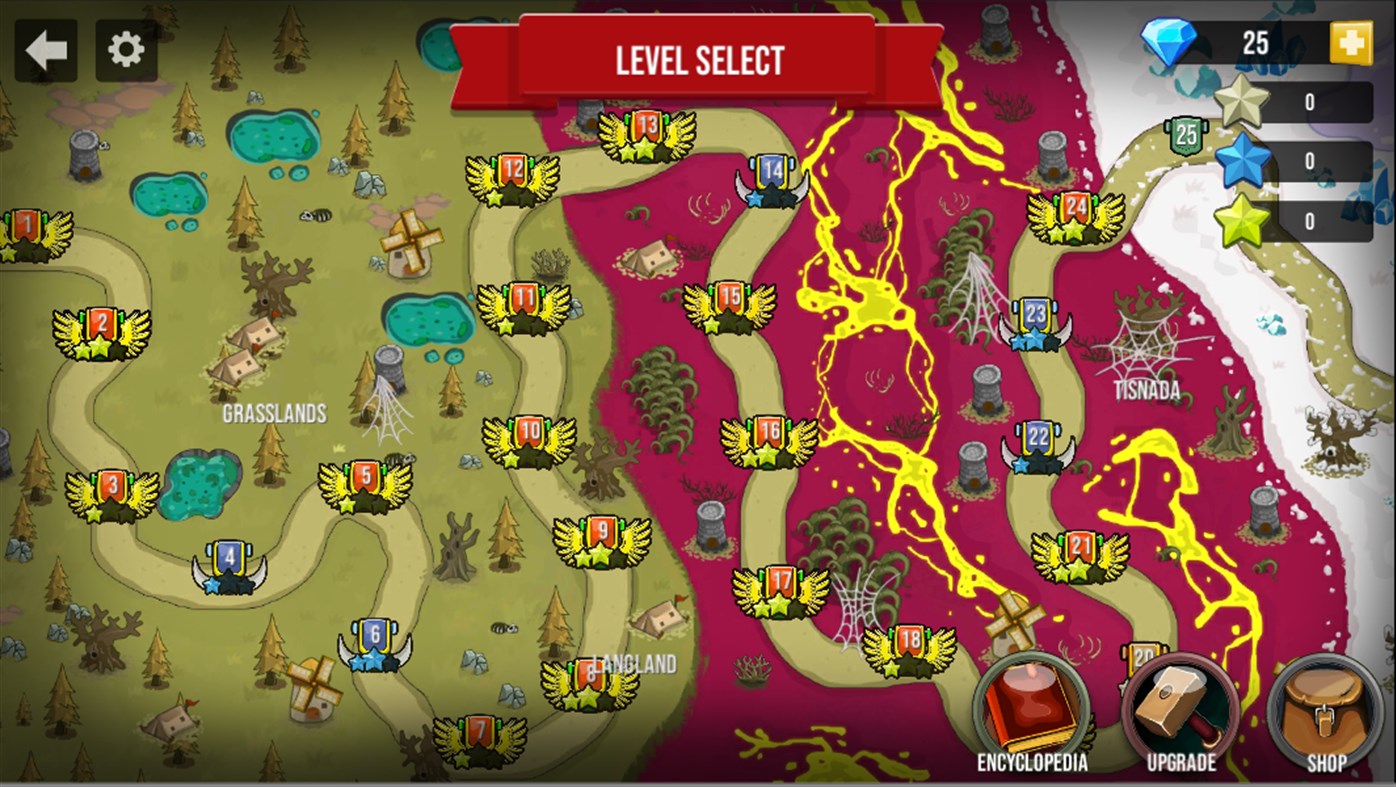1396x787 pixels.
Task: Click the green star counter icon
Action: point(1243,222)
